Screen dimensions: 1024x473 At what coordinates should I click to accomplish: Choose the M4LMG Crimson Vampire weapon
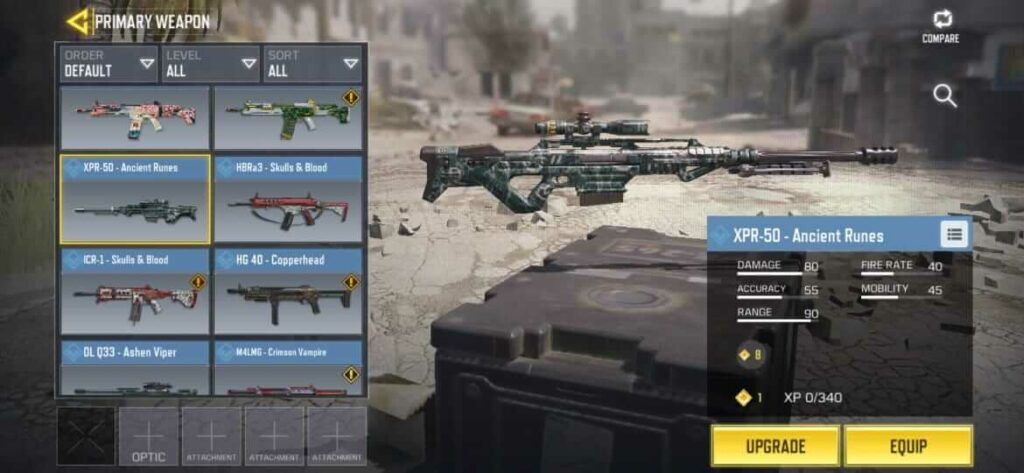[x=288, y=368]
